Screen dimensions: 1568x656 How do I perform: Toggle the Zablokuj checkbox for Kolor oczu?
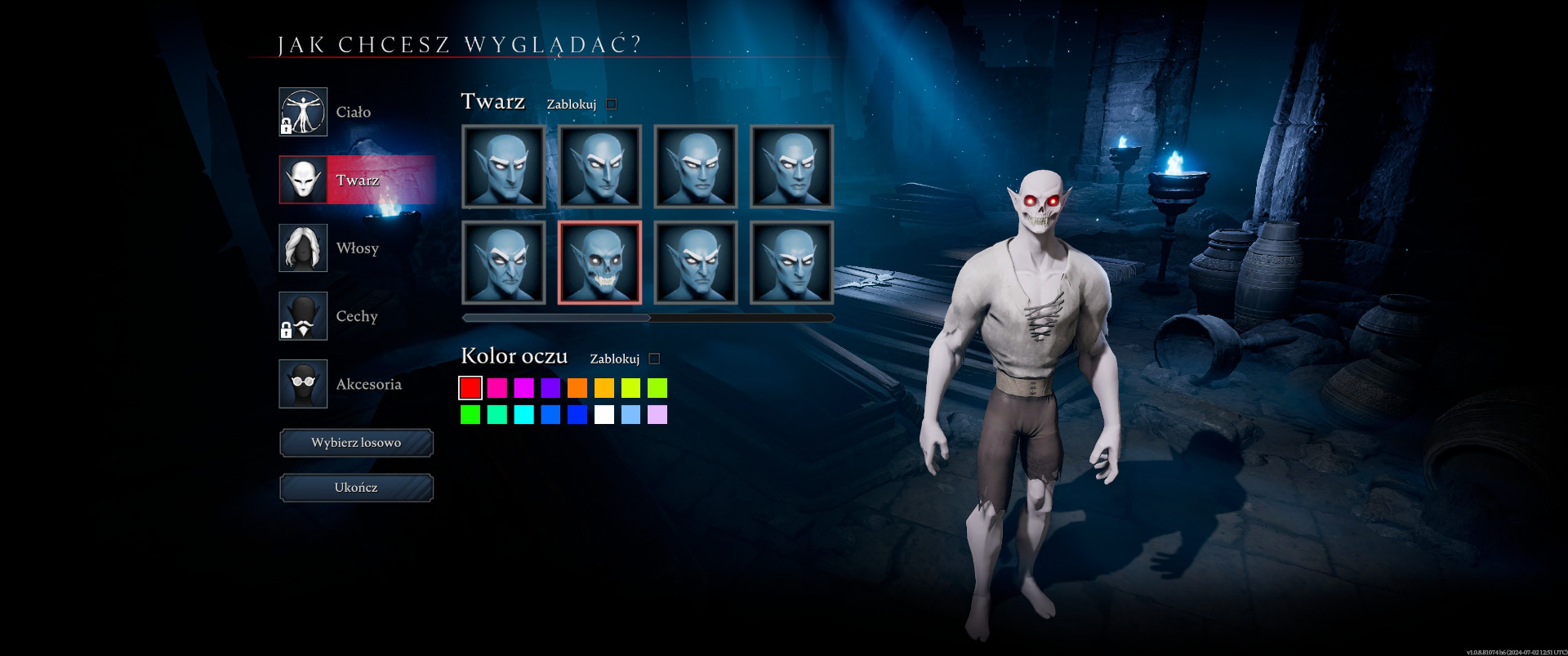(654, 359)
